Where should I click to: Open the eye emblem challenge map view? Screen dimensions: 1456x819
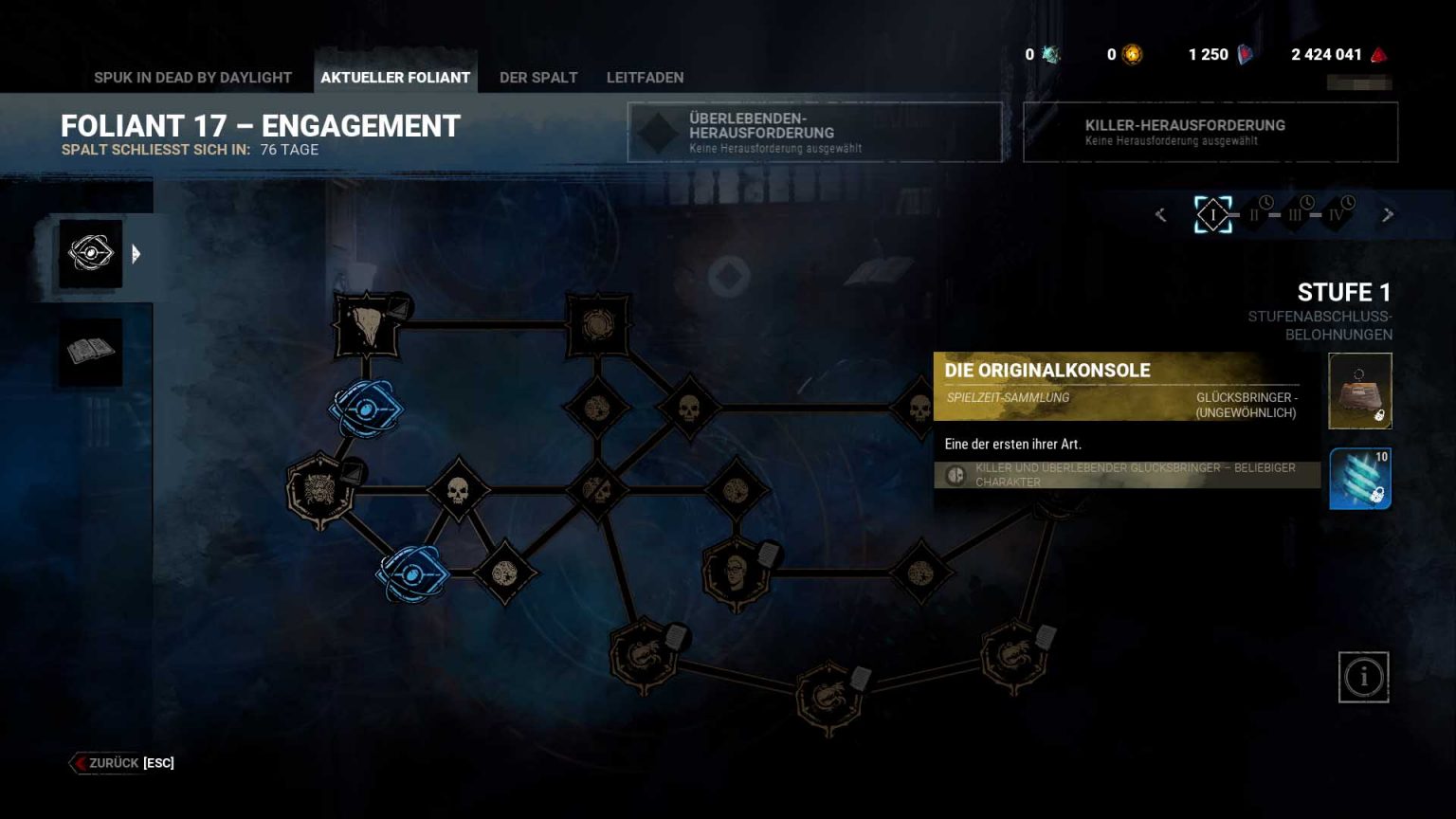[91, 254]
